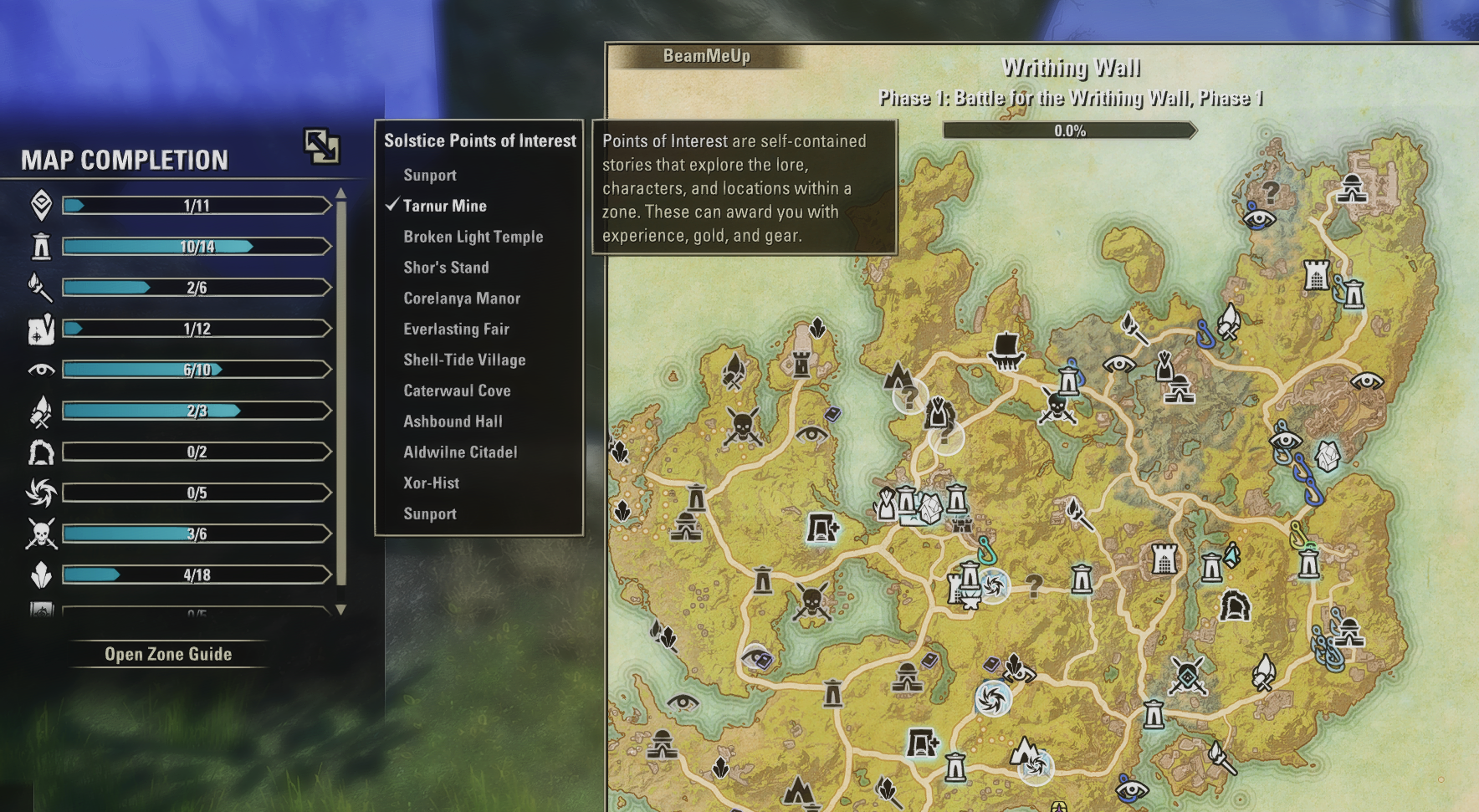The width and height of the screenshot is (1479, 812).
Task: Click the ship icon on the map
Action: click(1006, 350)
